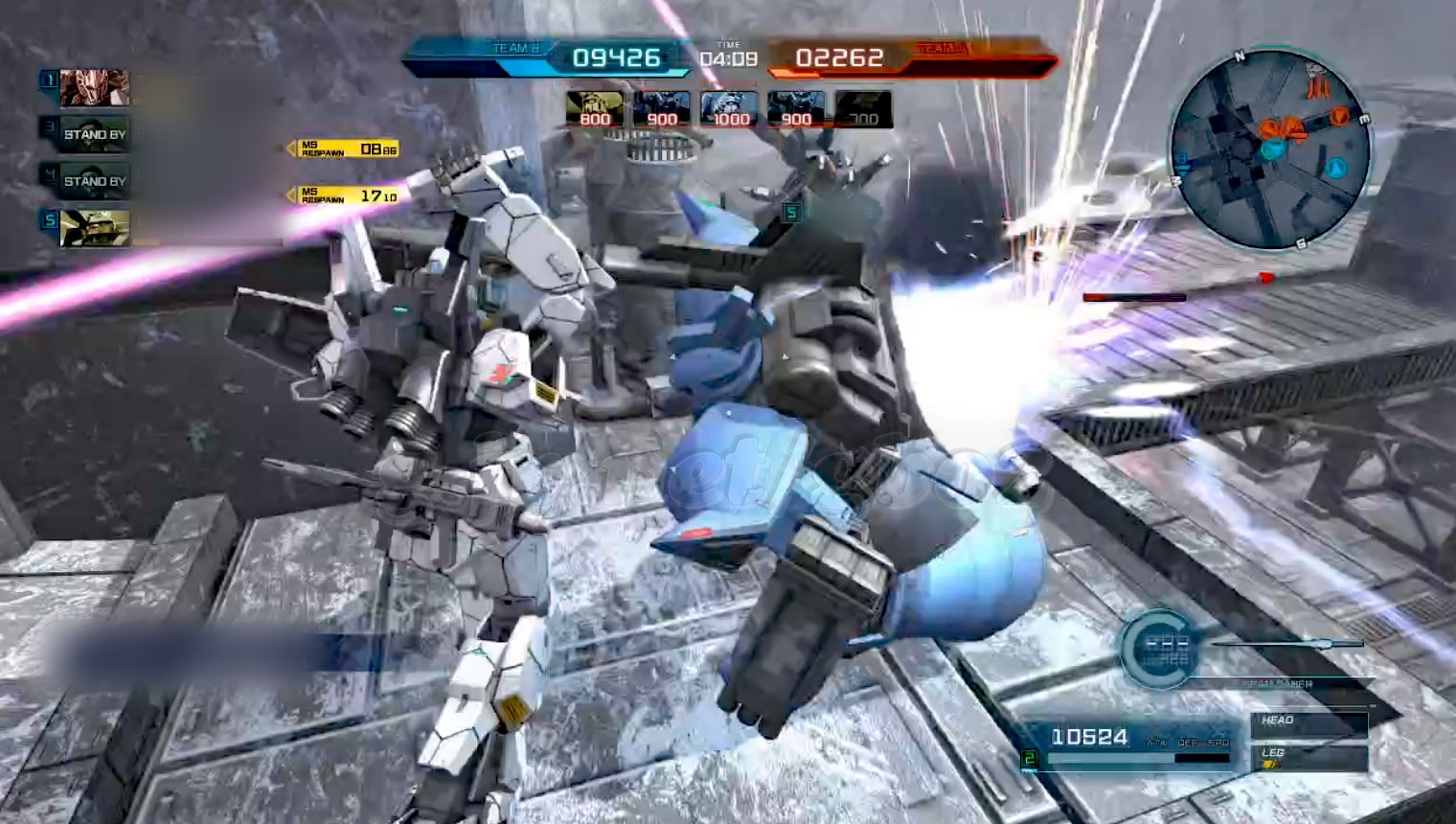Click the HEAD damage status panel

point(1308,722)
